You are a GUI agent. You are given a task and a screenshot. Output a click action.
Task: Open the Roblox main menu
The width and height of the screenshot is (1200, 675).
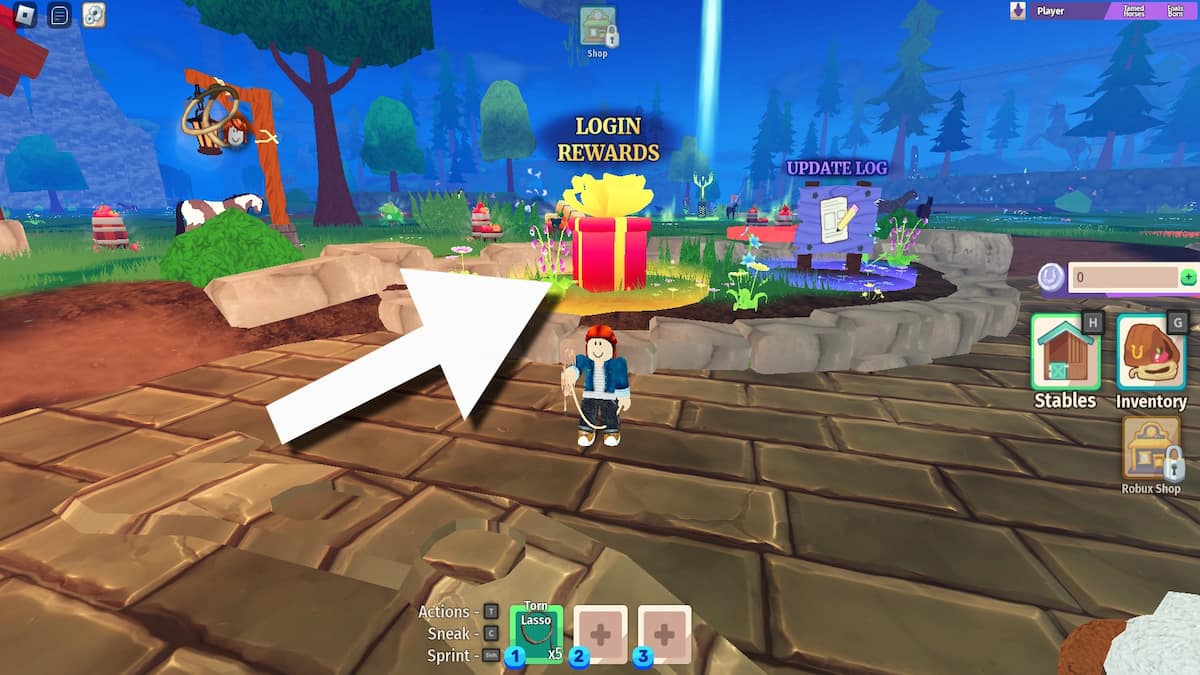[24, 15]
